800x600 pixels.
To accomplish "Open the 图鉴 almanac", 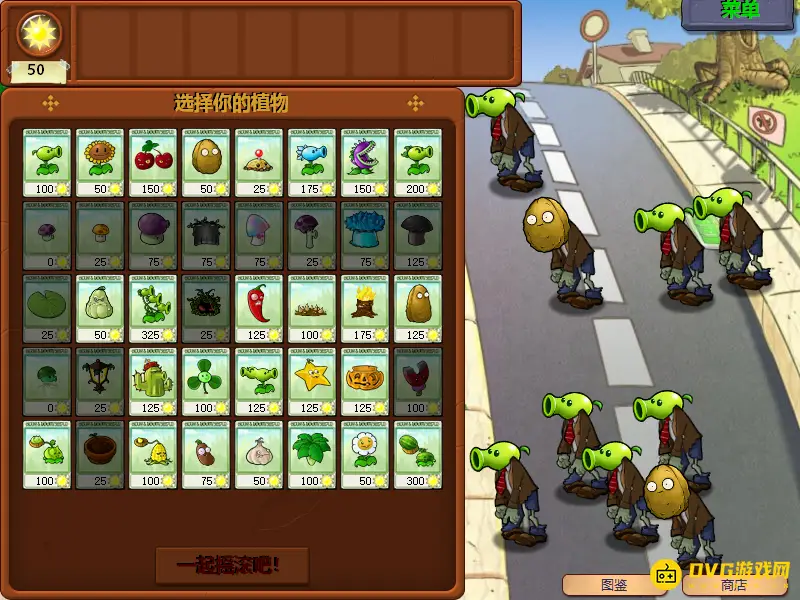I will tap(613, 585).
